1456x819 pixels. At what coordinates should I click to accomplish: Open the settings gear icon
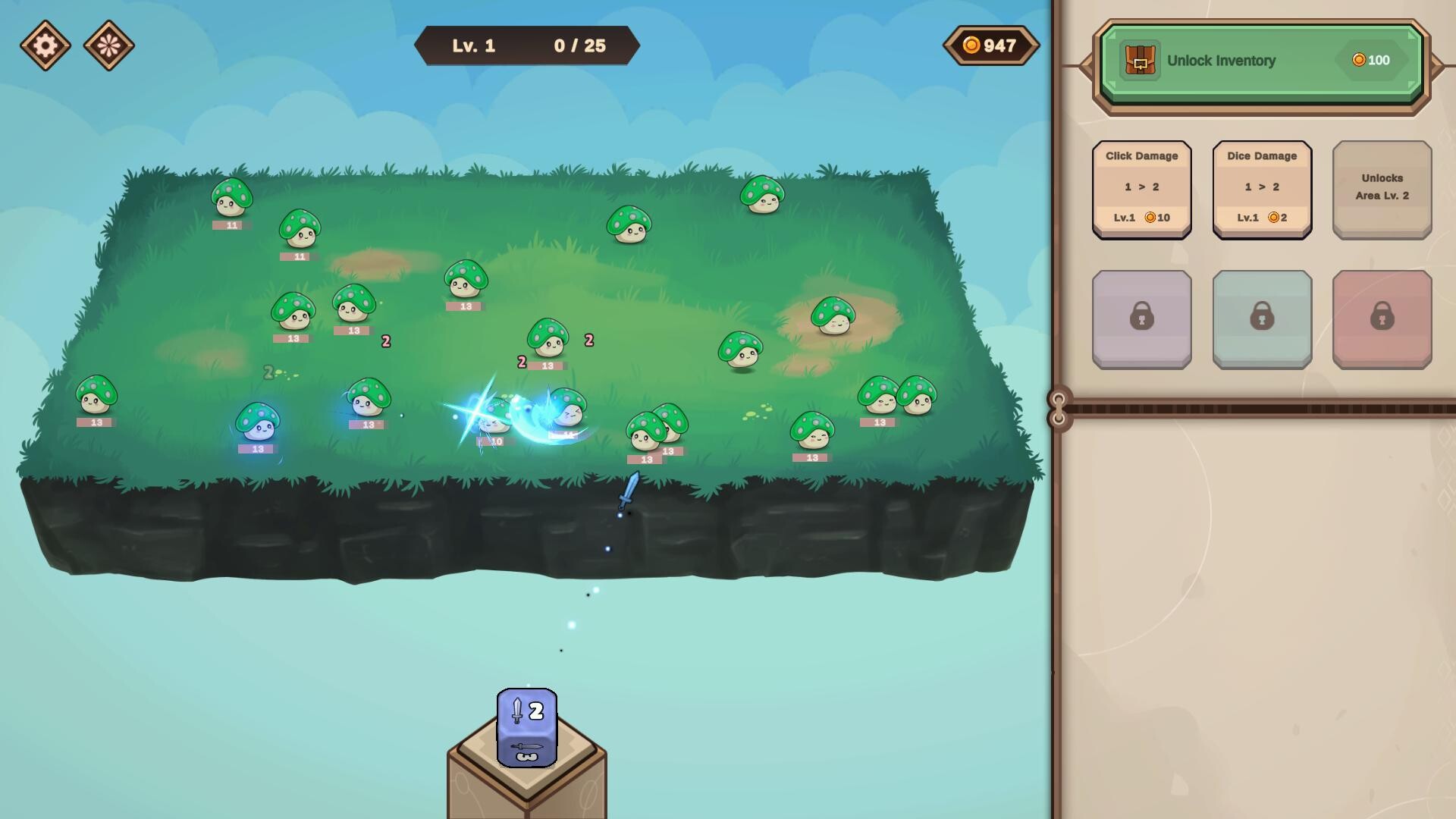47,45
